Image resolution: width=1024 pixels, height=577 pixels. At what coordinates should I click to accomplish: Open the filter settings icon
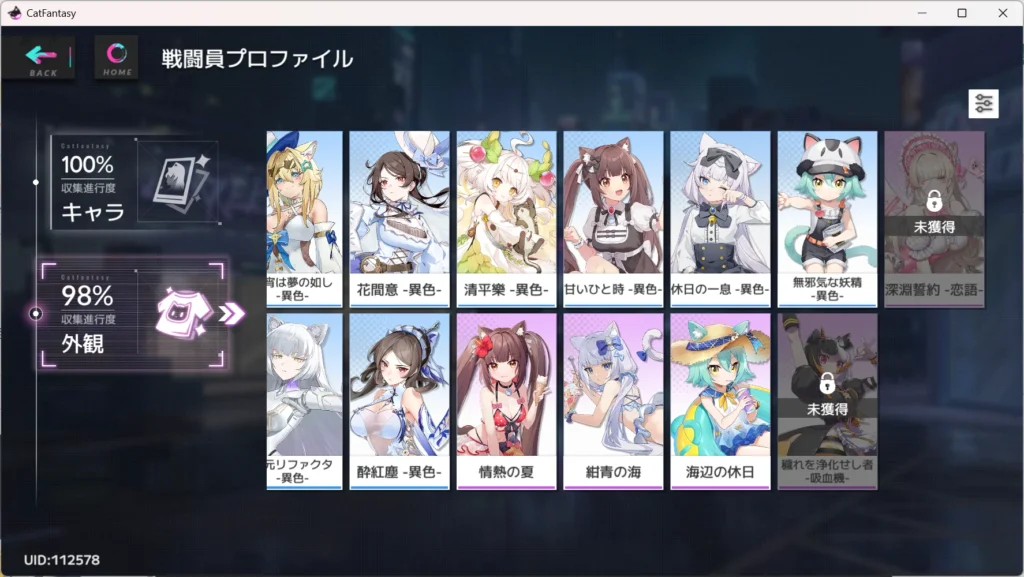pos(983,104)
